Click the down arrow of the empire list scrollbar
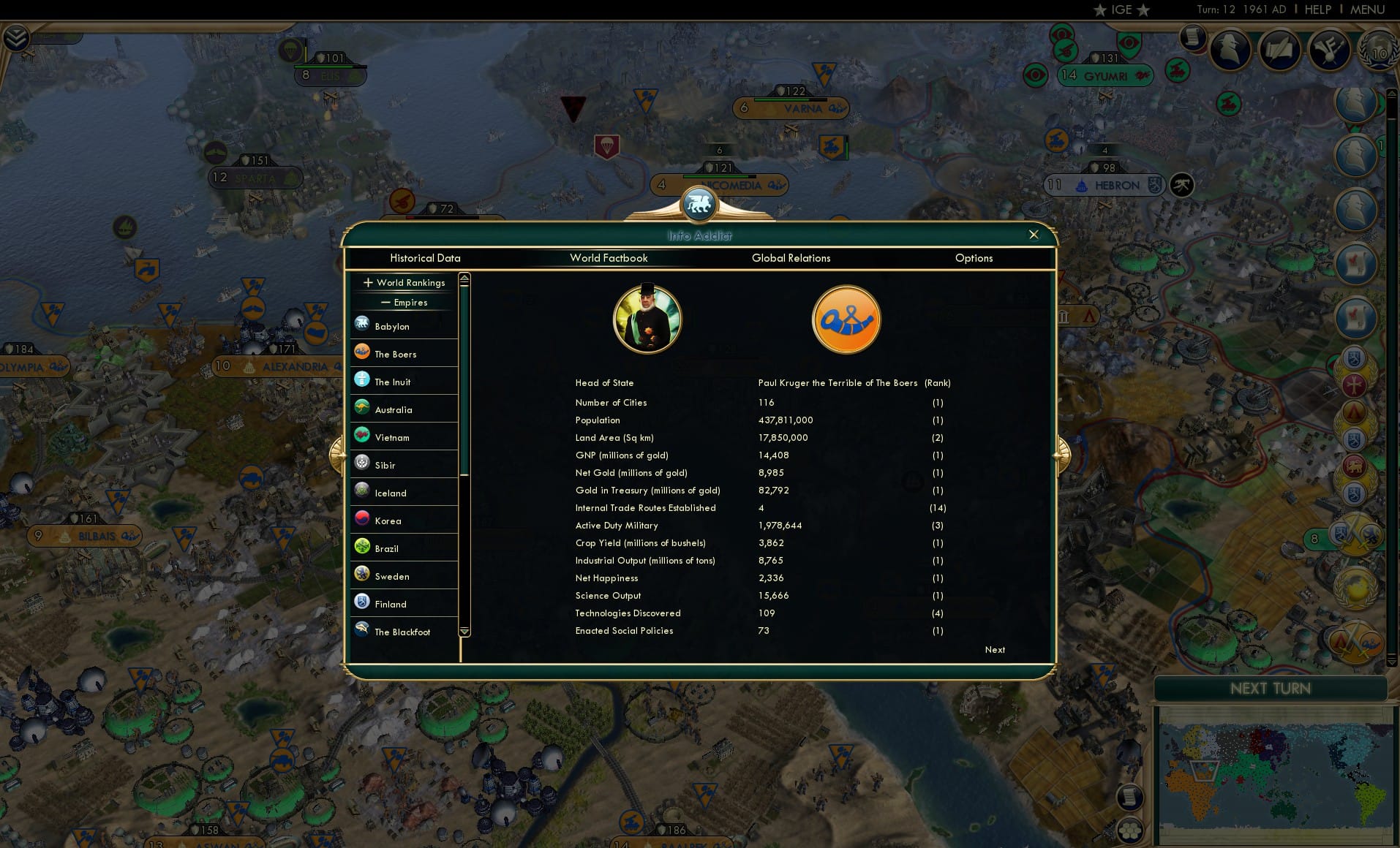This screenshot has height=848, width=1400. tap(464, 631)
